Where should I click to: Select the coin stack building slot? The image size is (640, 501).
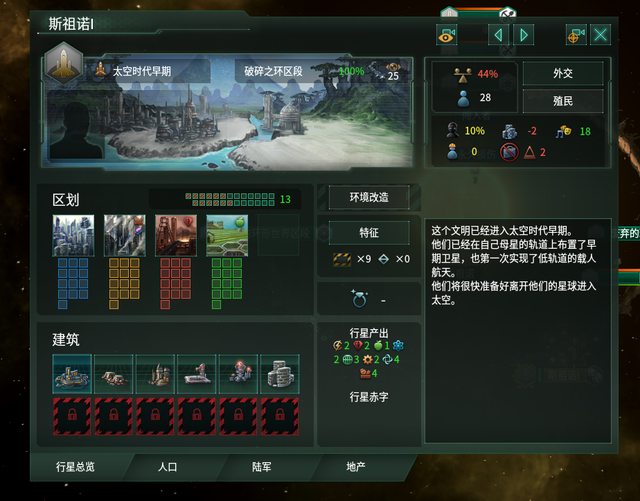tap(279, 372)
